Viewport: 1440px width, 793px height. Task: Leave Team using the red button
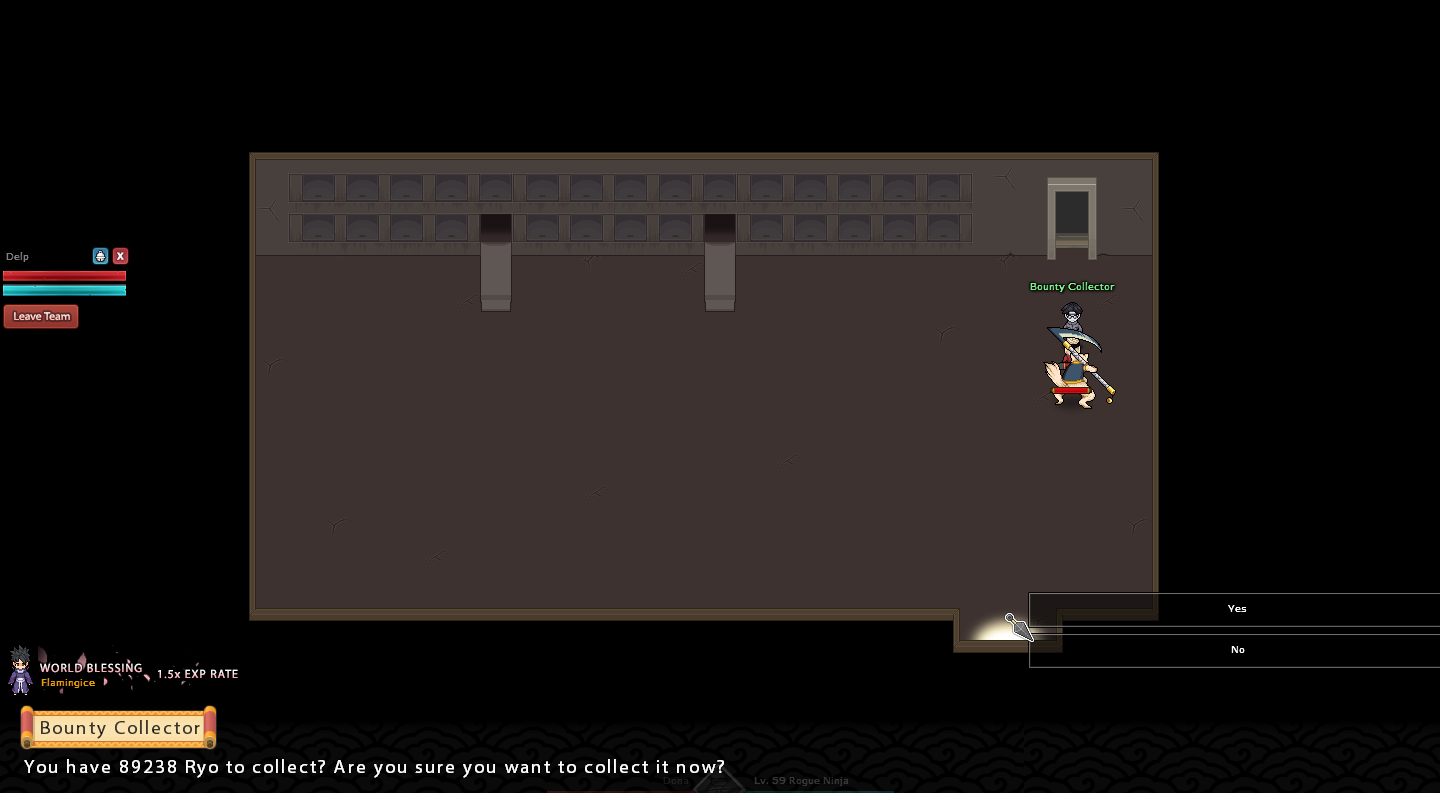point(41,316)
